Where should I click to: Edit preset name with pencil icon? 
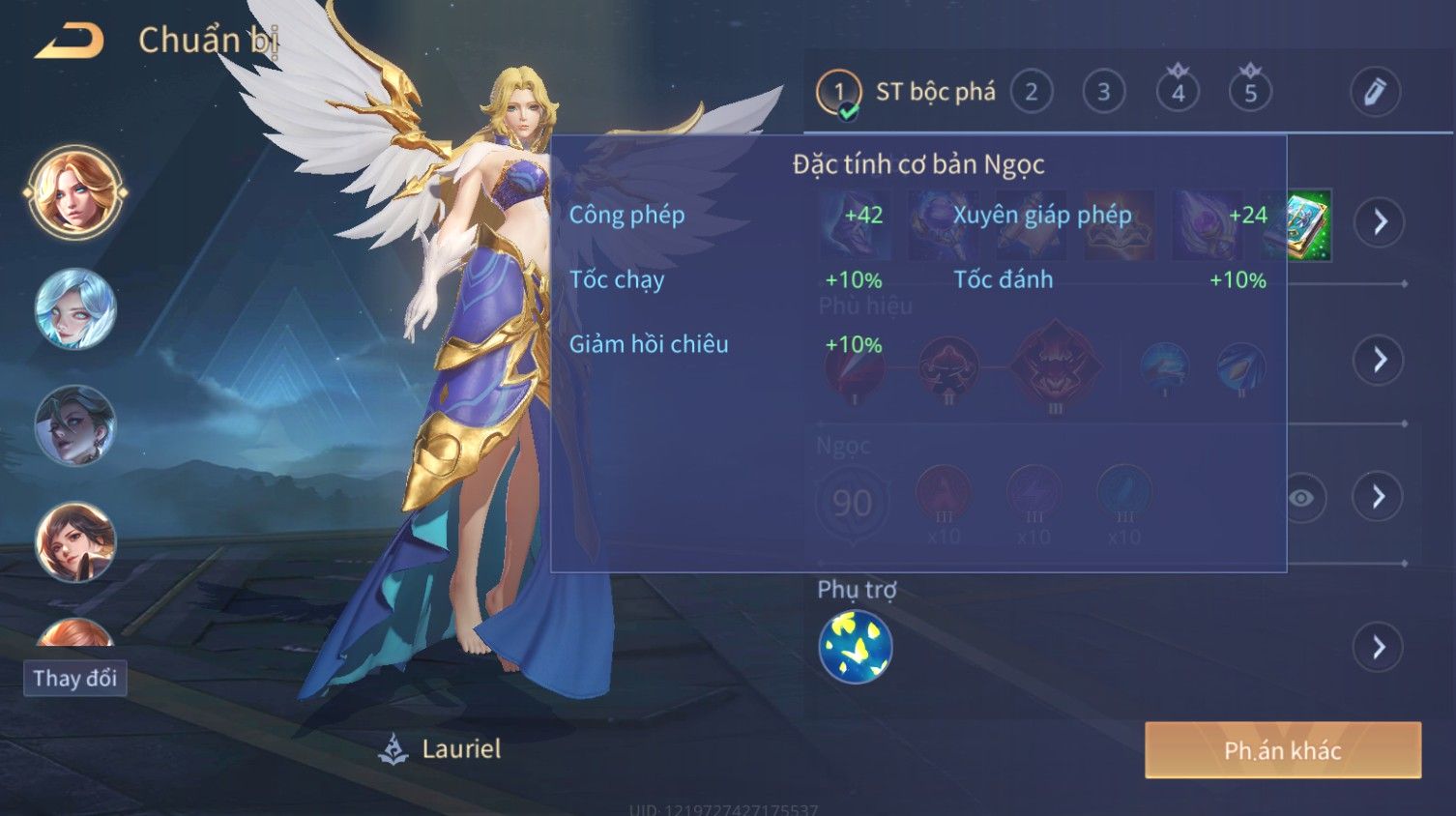pyautogui.click(x=1374, y=93)
